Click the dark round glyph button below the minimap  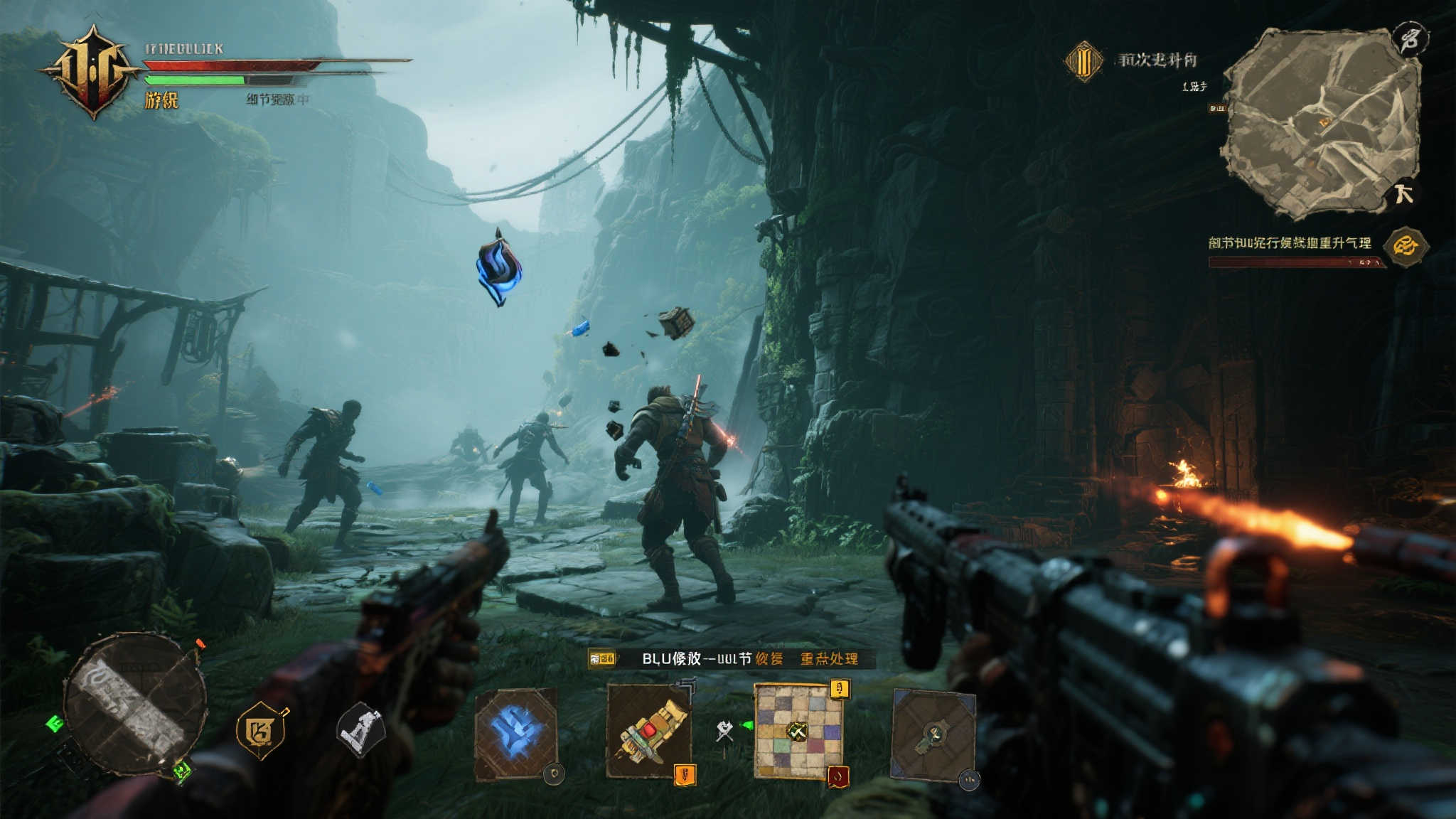[1403, 193]
